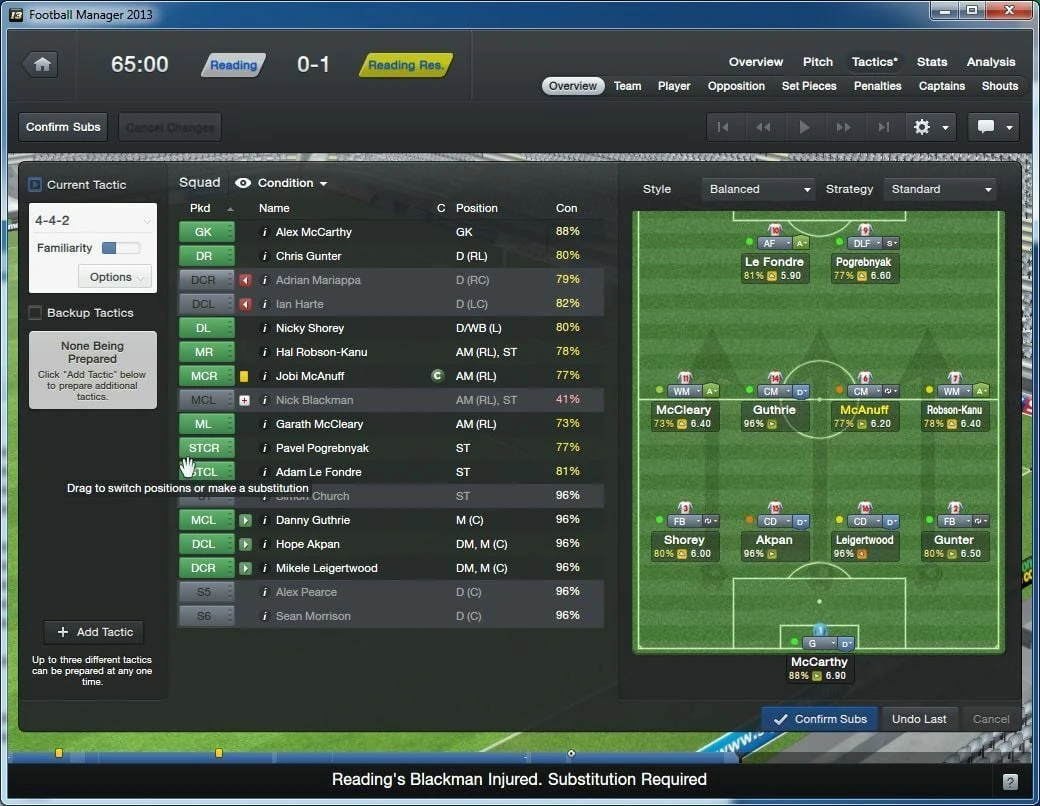
Task: Go to the Shouts tab
Action: 999,86
